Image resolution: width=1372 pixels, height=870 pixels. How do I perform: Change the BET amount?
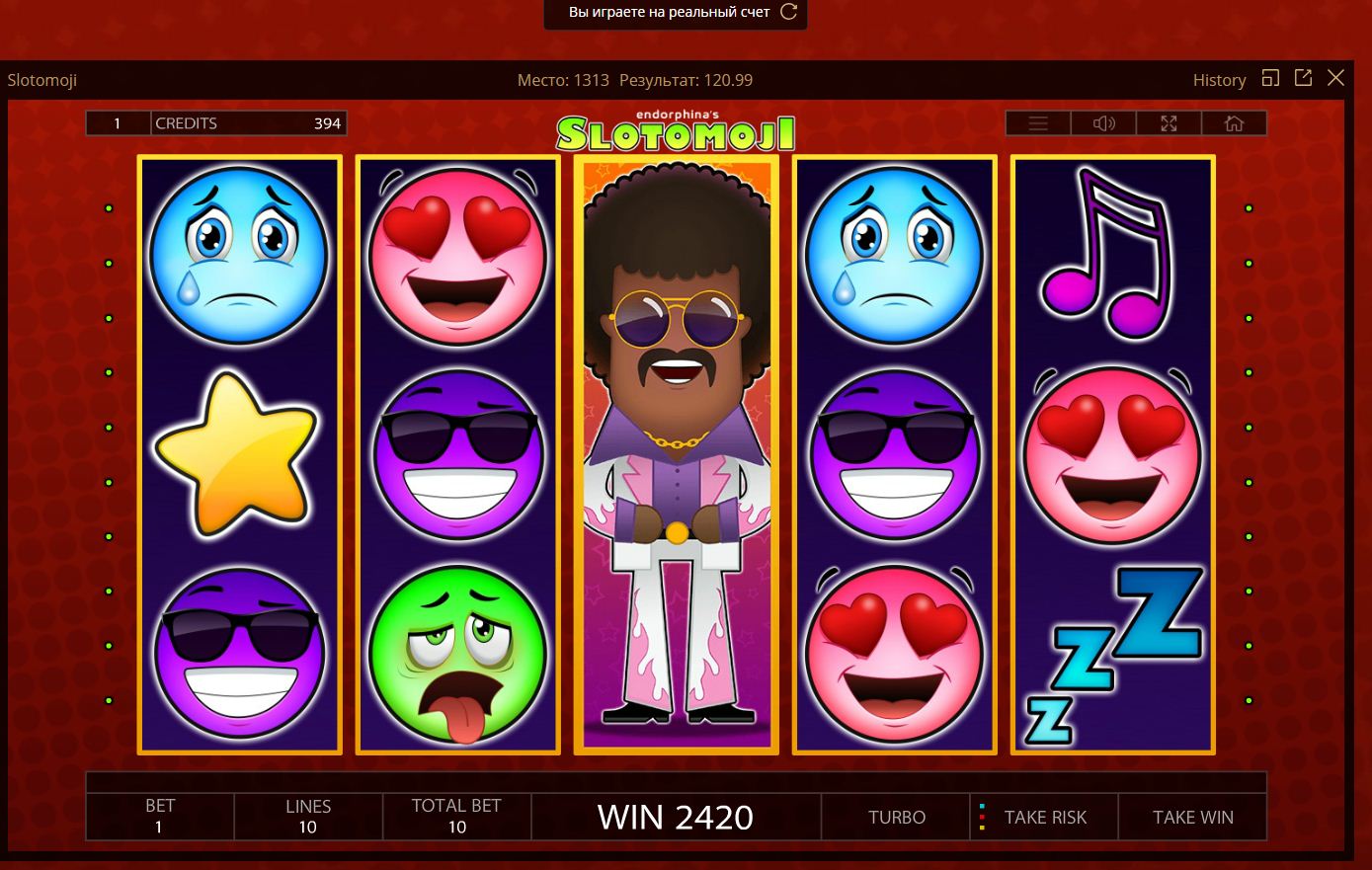point(160,817)
